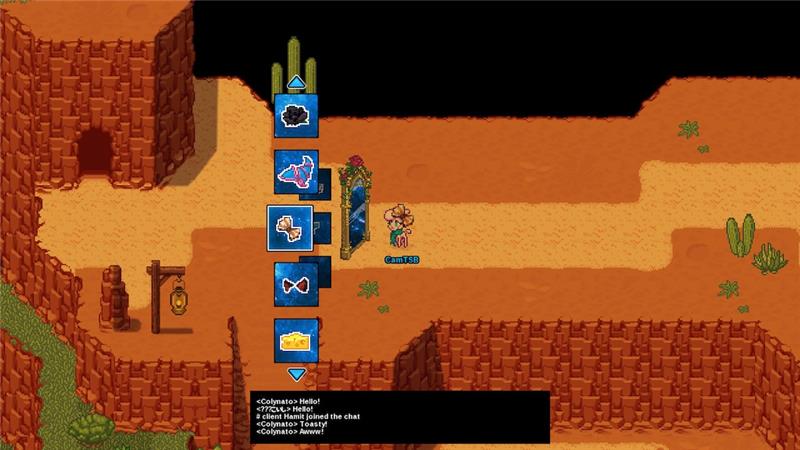
Task: Choose the yellow cheese item
Action: click(296, 340)
